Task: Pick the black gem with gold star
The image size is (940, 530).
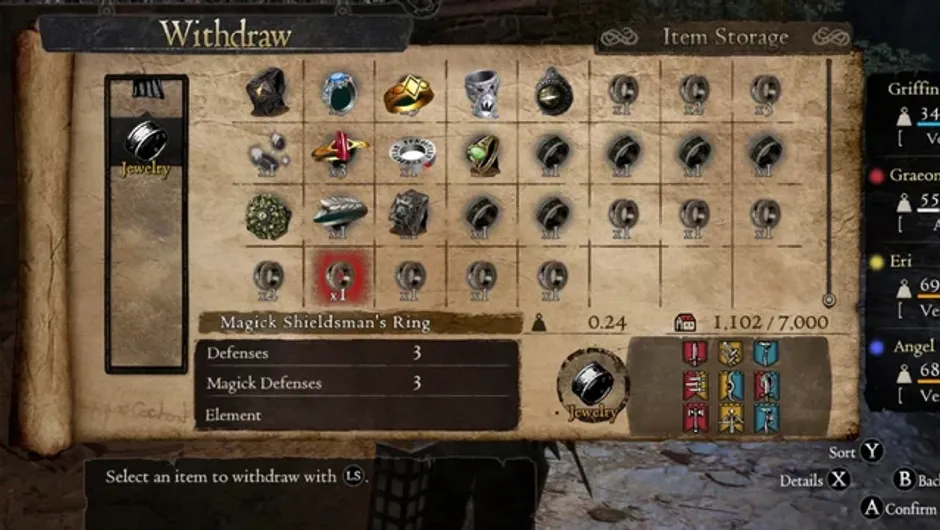Action: pyautogui.click(x=267, y=92)
